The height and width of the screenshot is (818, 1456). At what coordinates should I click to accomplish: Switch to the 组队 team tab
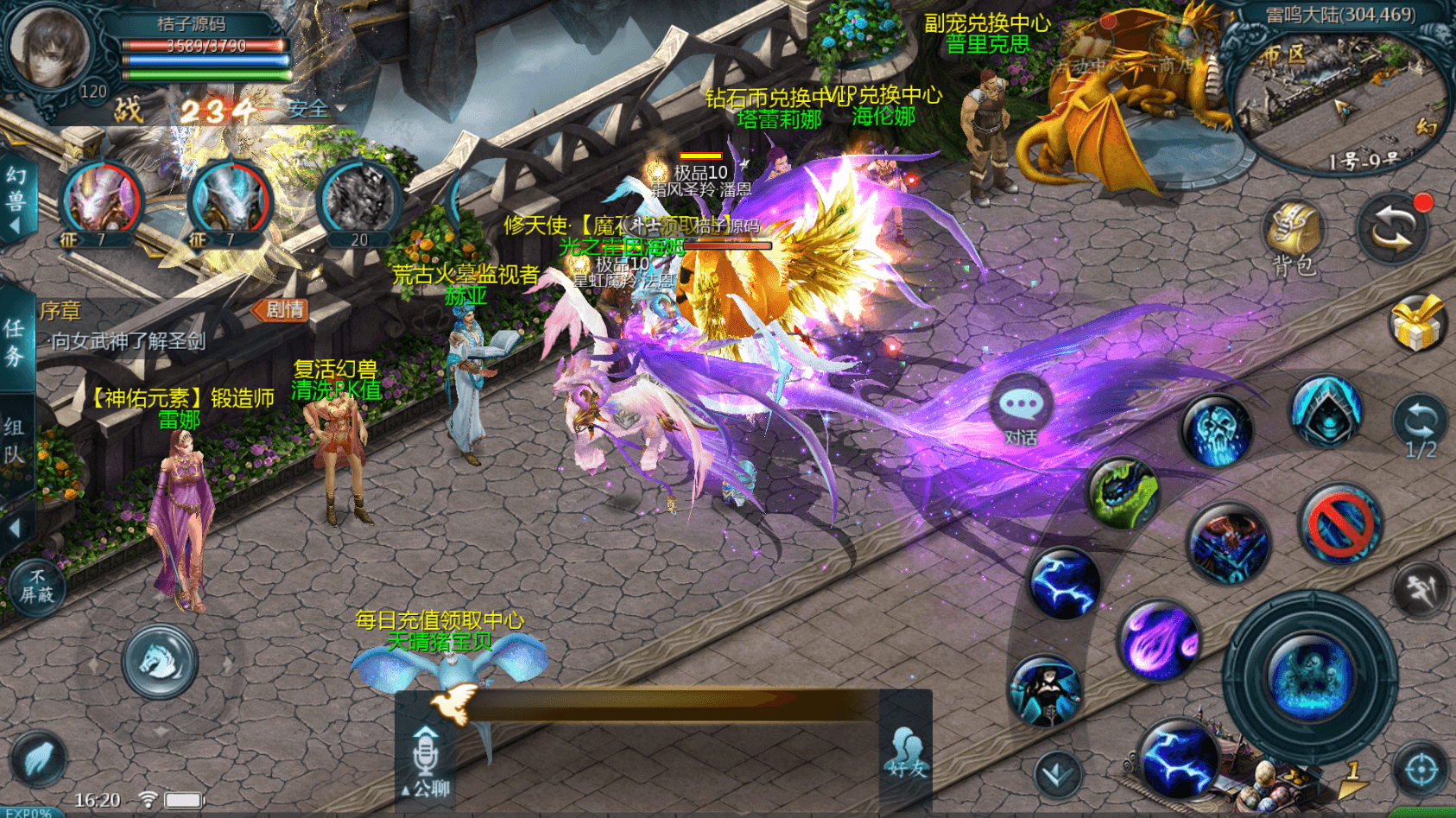point(15,441)
